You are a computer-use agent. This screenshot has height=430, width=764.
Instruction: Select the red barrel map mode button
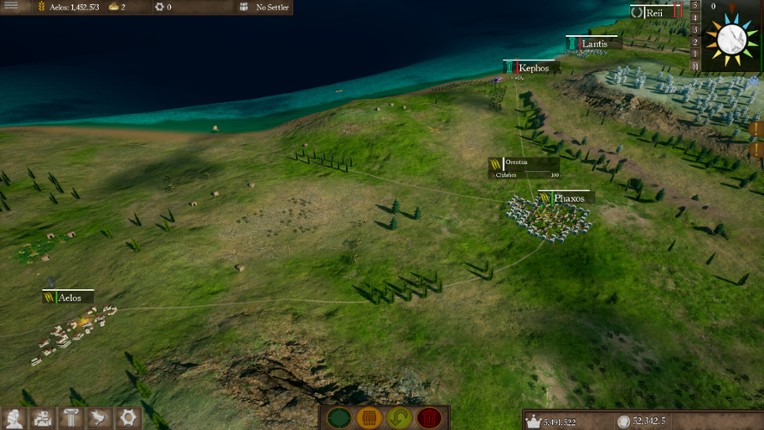click(429, 418)
